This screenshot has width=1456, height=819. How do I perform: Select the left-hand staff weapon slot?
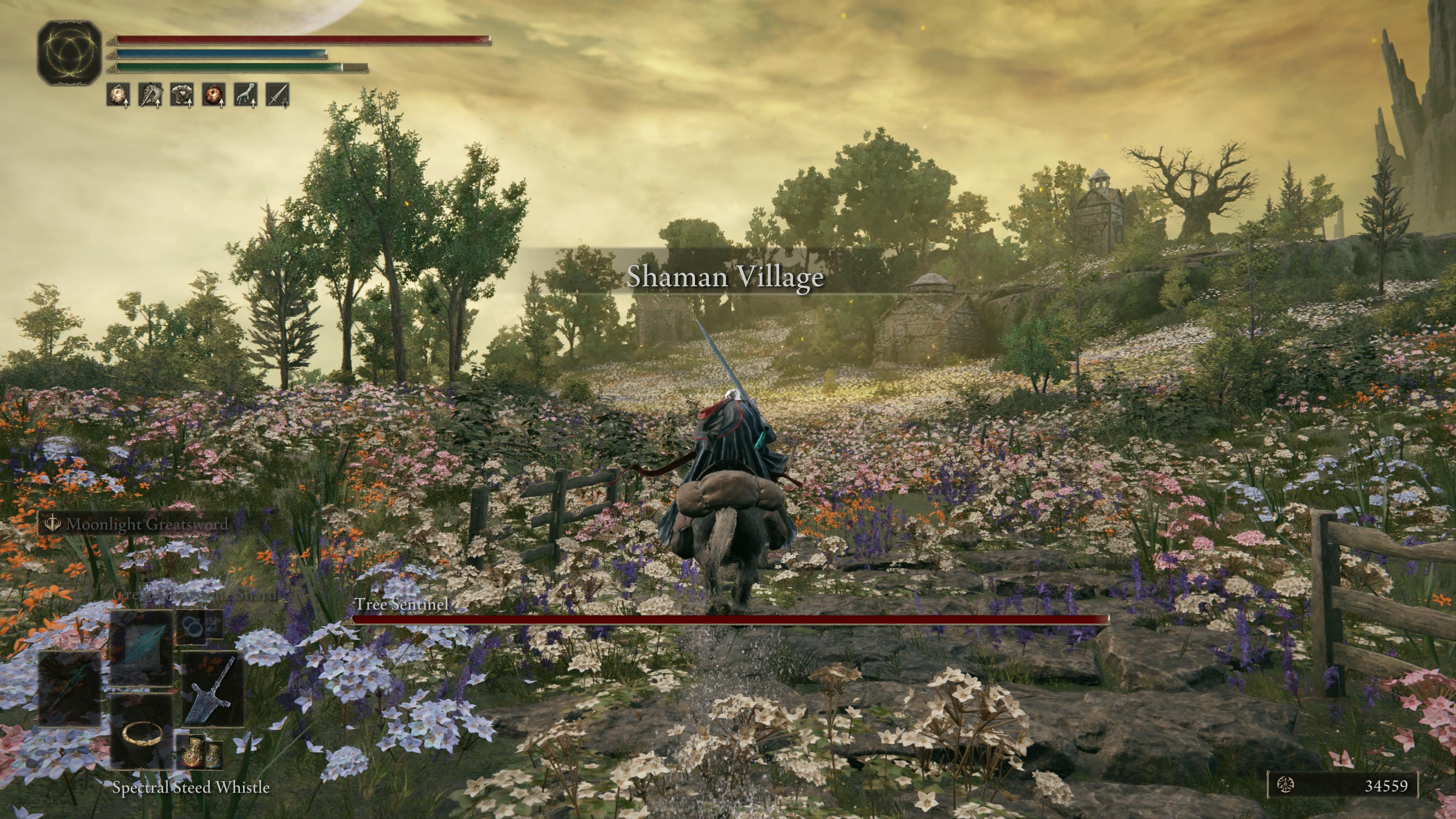[x=69, y=689]
